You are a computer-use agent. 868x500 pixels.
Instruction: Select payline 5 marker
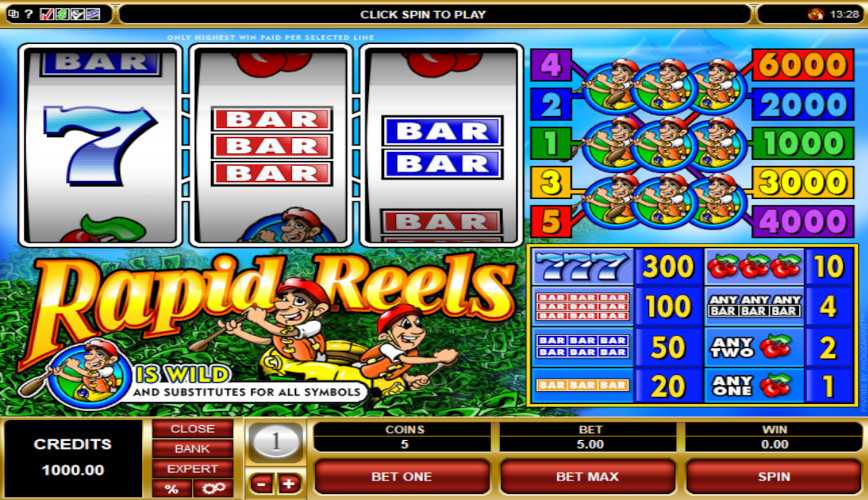coord(550,219)
